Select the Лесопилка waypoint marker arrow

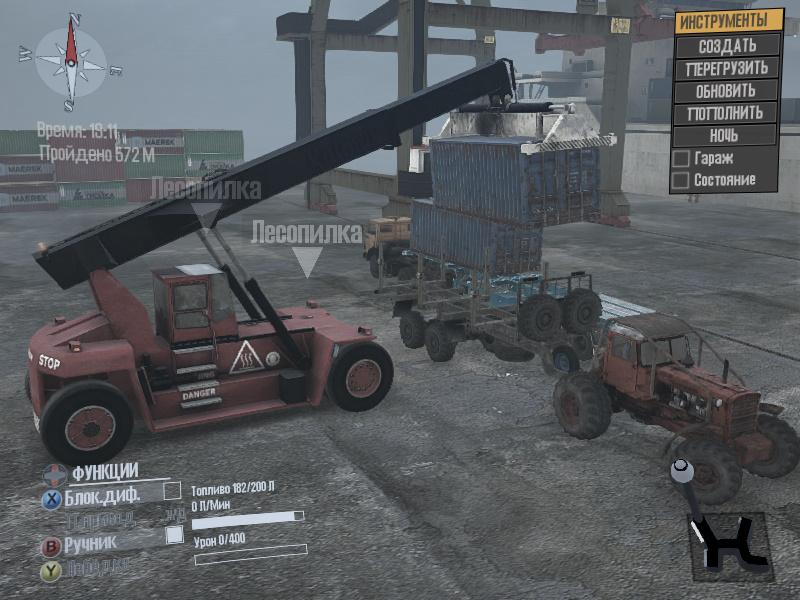(x=307, y=261)
